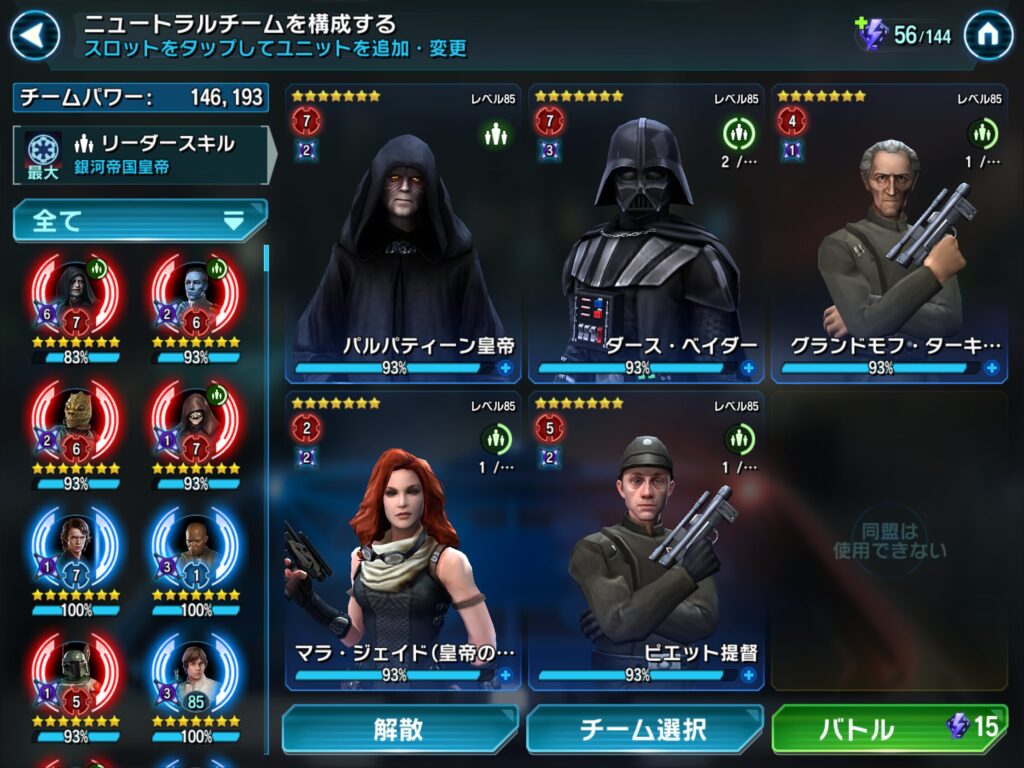Image resolution: width=1024 pixels, height=768 pixels.
Task: Select the Luke Skywalker roster portrait
Action: click(x=196, y=675)
